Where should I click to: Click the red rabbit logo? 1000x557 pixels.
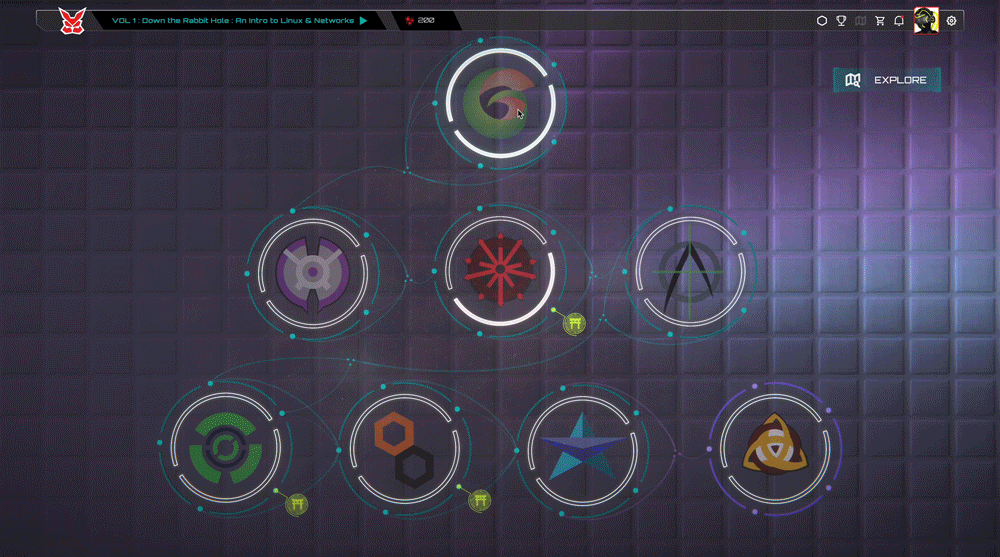coord(72,20)
